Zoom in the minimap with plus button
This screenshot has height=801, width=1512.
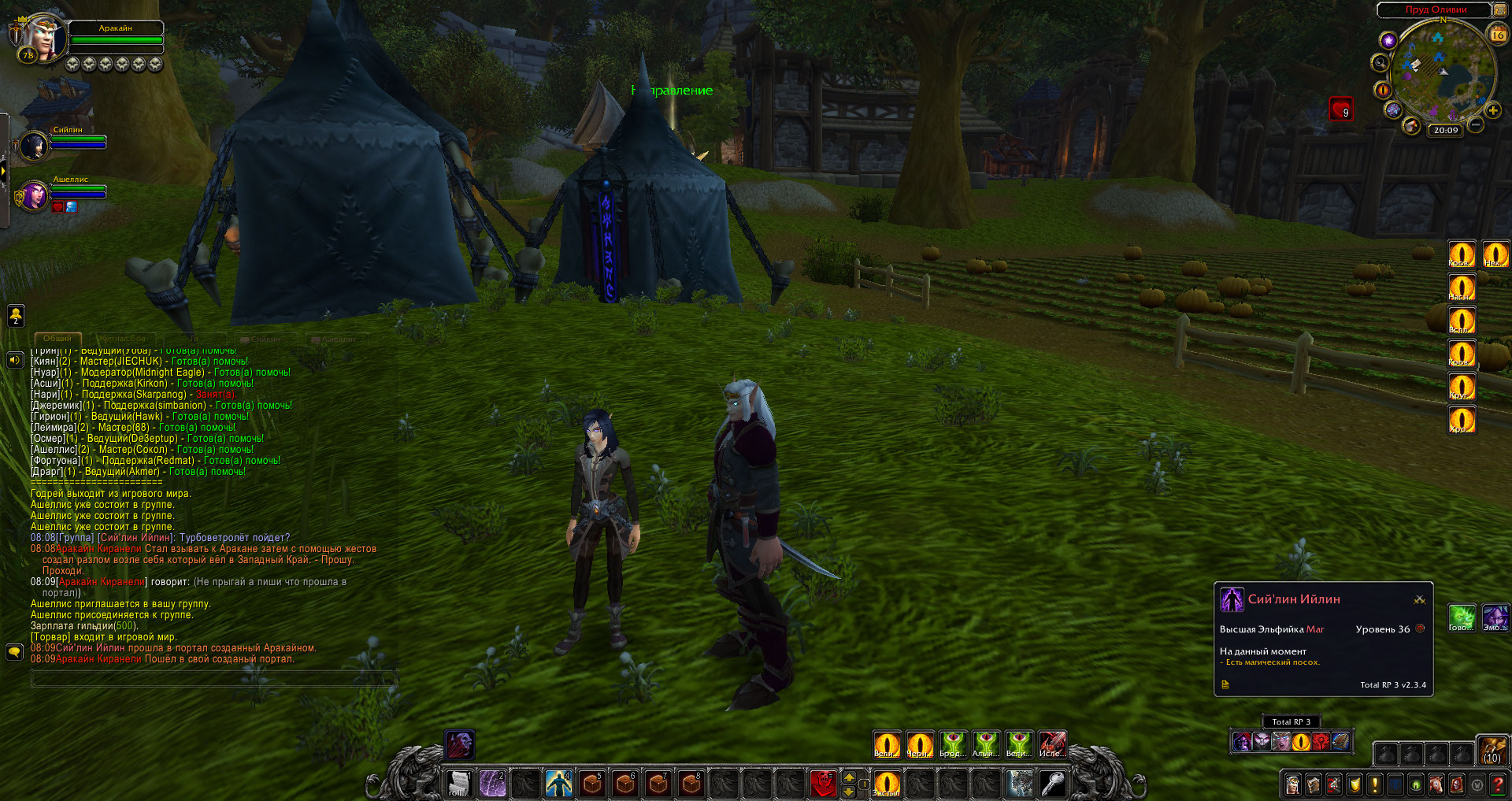[x=1492, y=111]
